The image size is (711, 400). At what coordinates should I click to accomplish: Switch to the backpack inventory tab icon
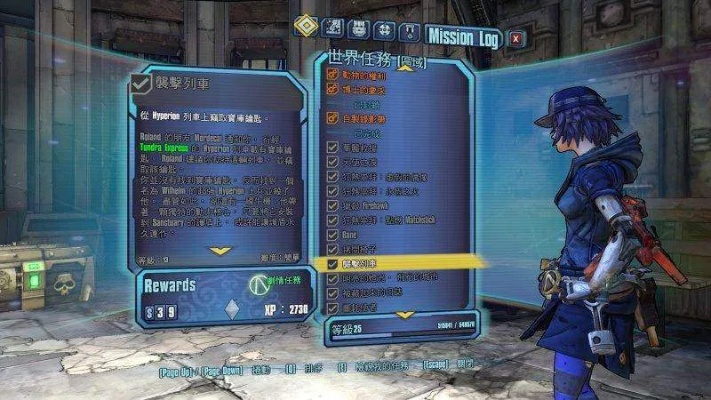point(360,29)
